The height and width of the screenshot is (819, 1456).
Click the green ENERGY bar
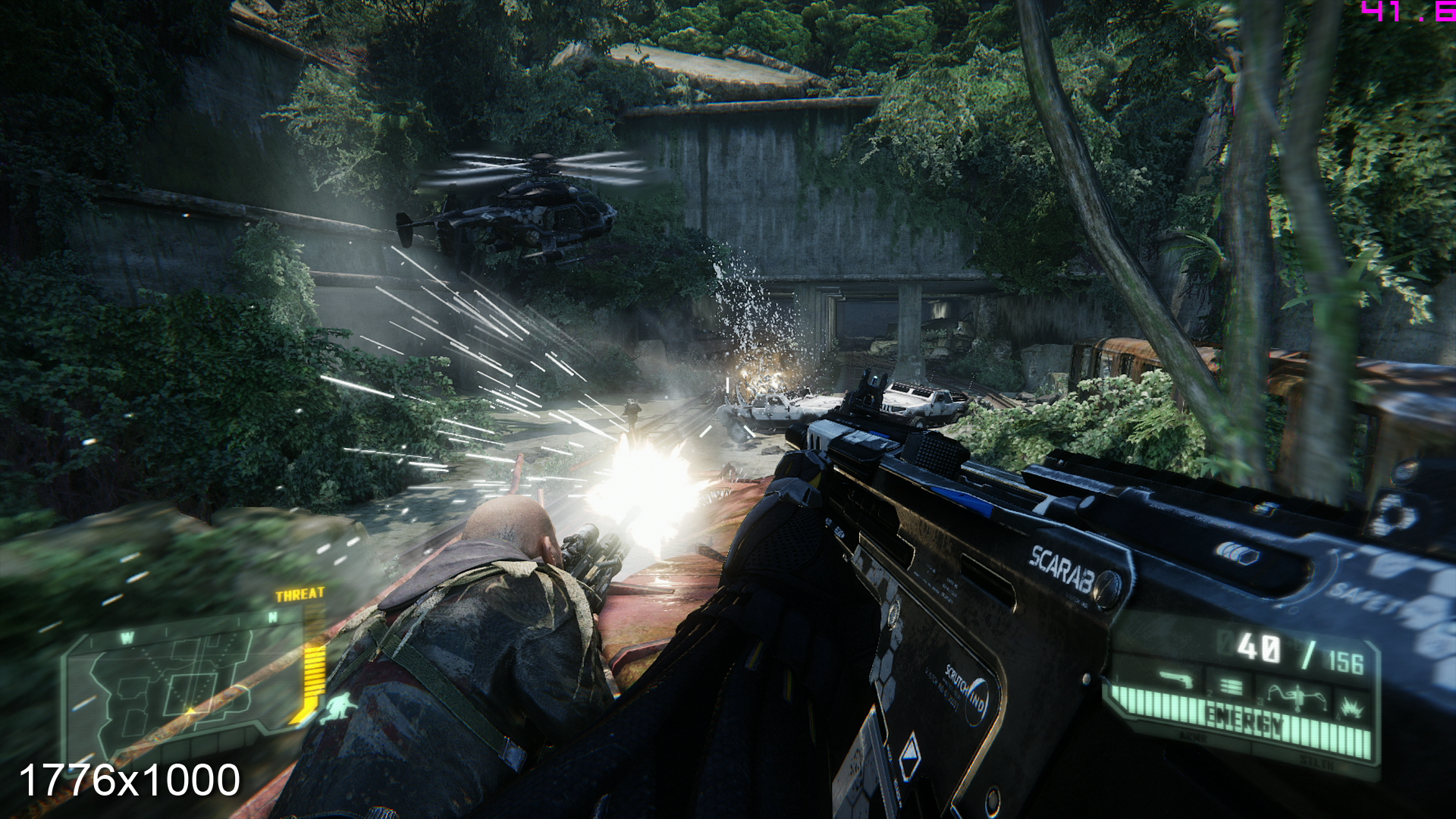point(1246,717)
